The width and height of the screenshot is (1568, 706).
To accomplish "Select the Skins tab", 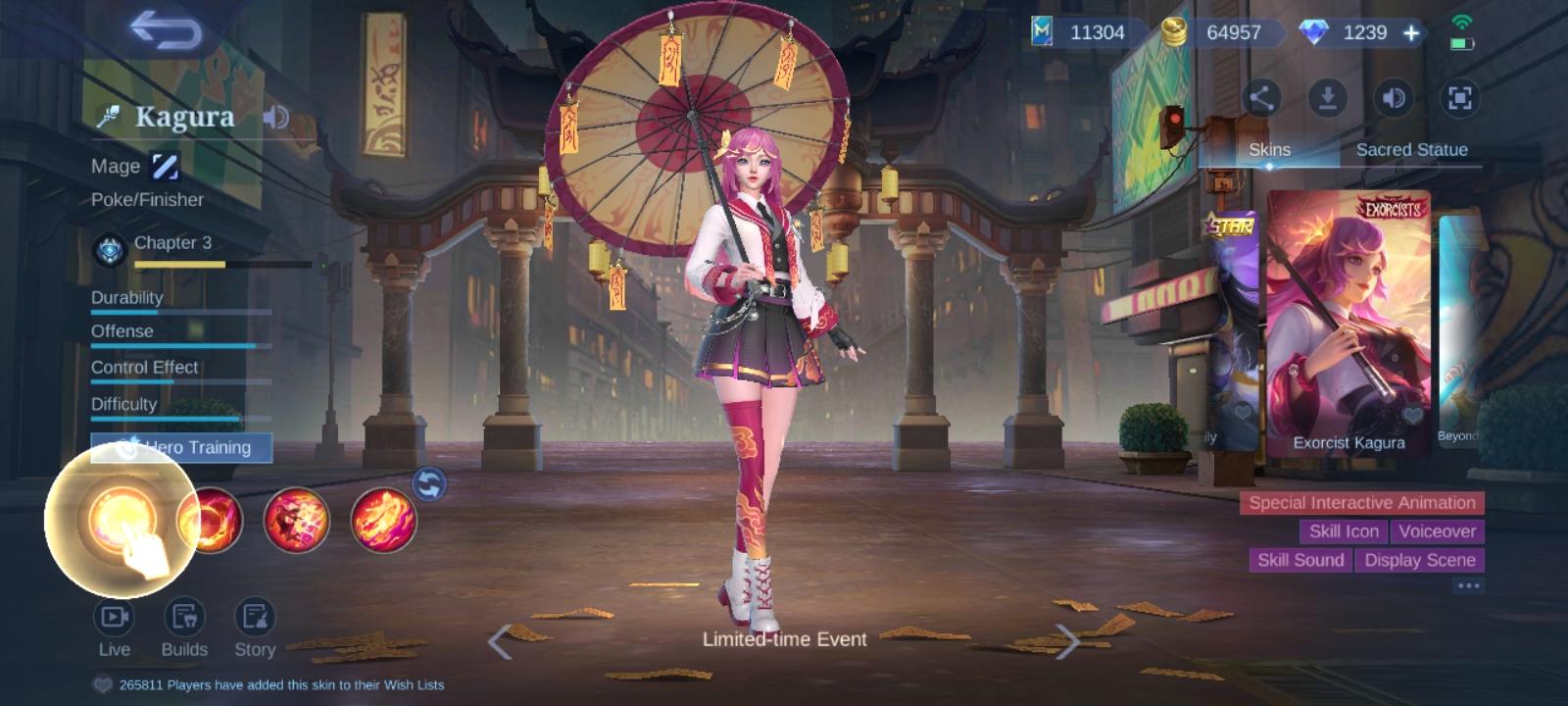I will 1267,149.
